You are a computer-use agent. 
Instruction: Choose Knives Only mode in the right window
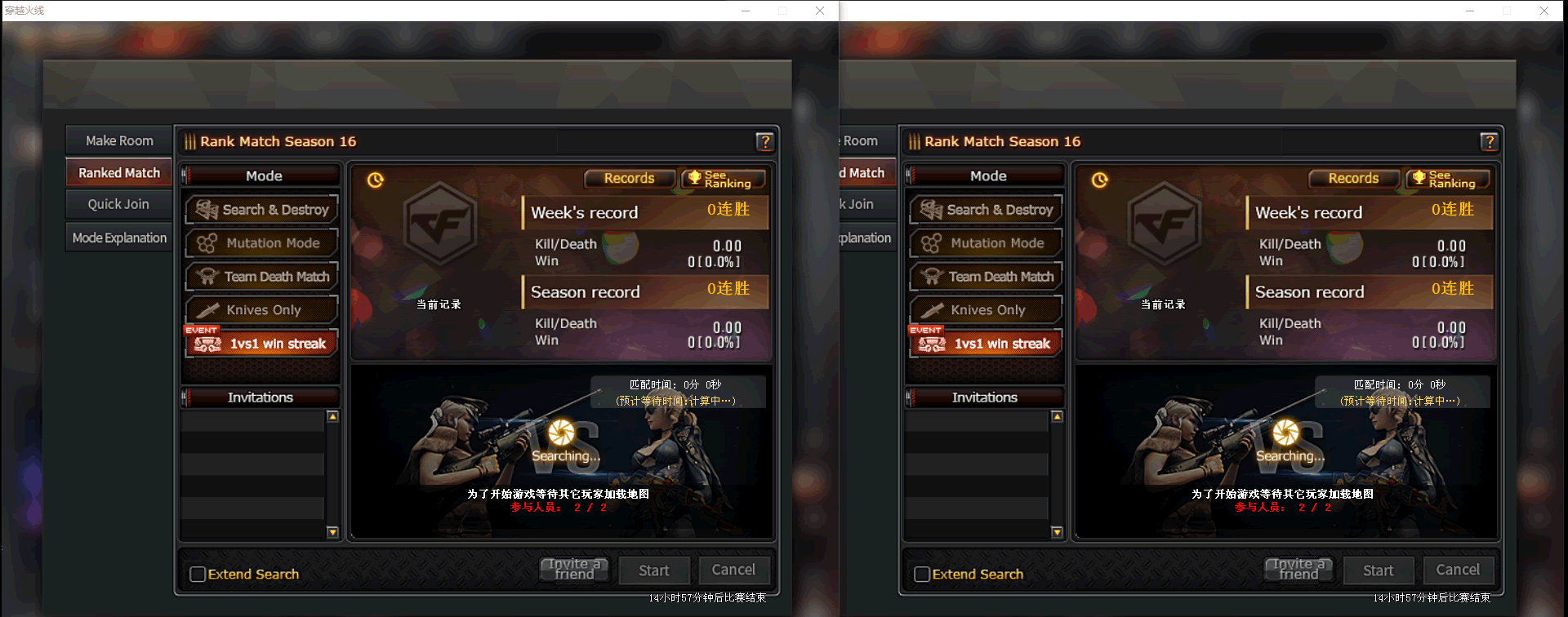986,310
